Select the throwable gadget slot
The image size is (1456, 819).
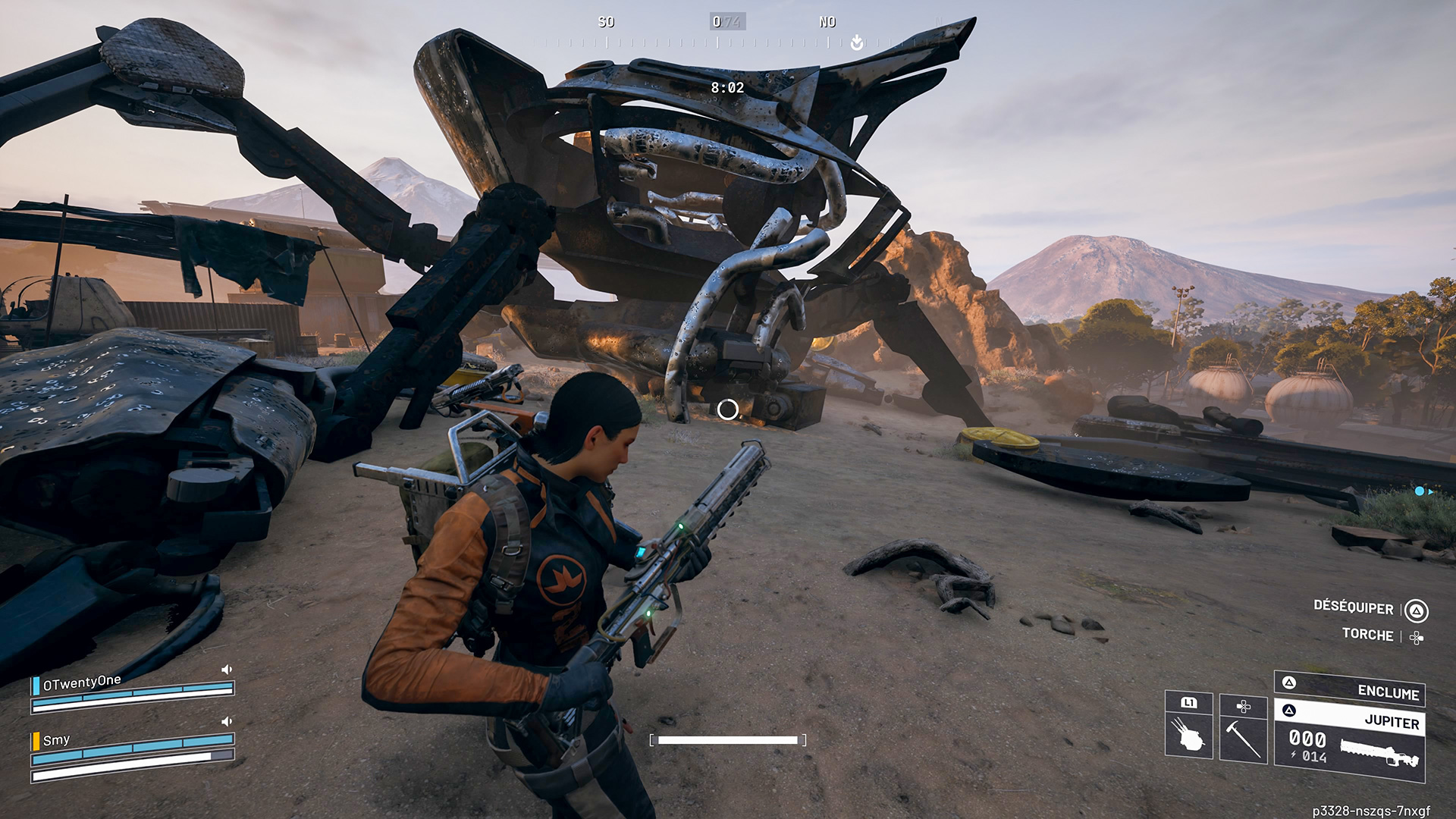tap(1188, 725)
